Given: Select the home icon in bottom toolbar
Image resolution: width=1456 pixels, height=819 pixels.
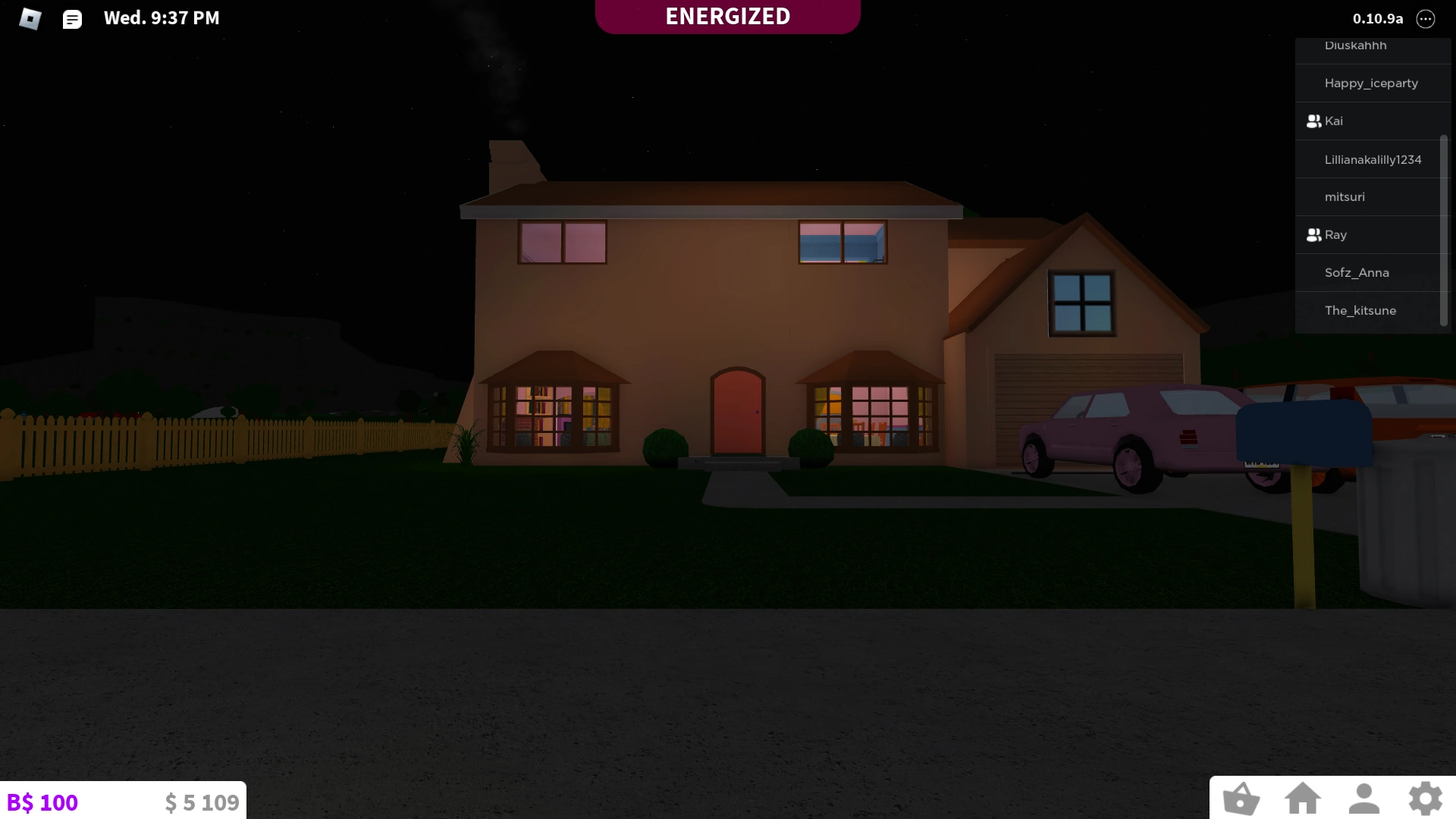Looking at the screenshot, I should 1303,798.
